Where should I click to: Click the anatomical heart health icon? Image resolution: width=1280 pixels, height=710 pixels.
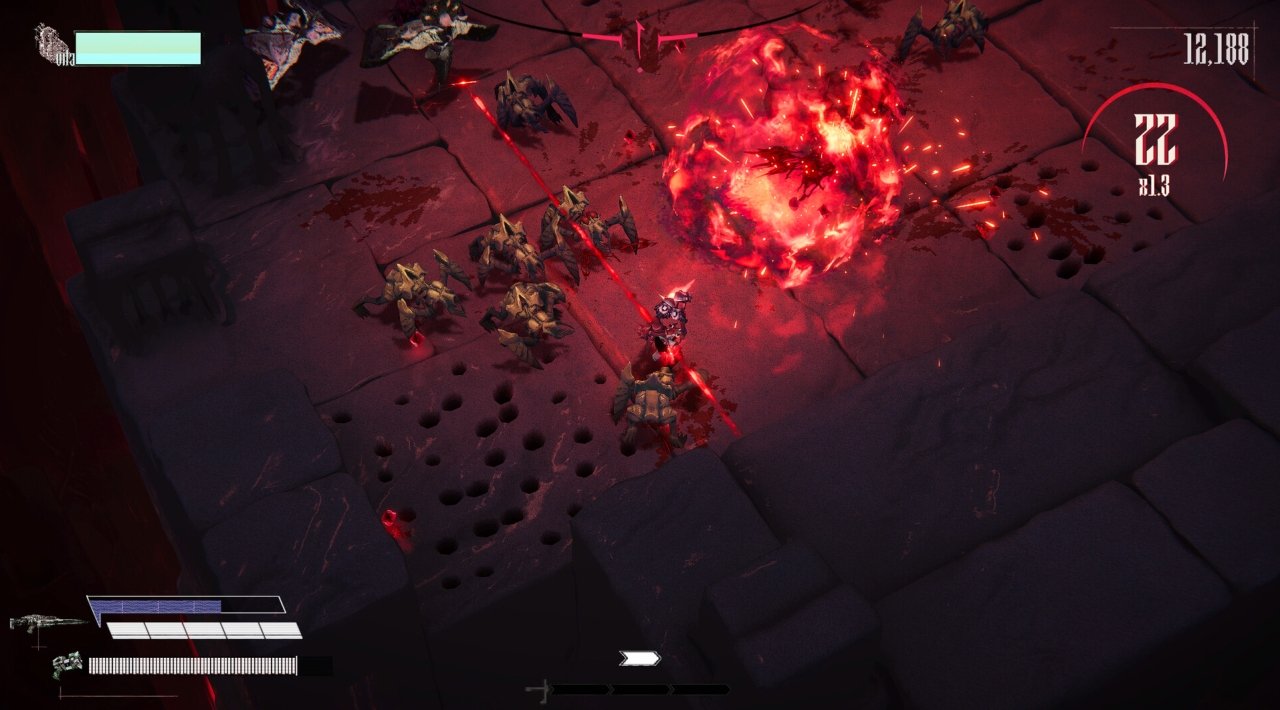(x=54, y=46)
